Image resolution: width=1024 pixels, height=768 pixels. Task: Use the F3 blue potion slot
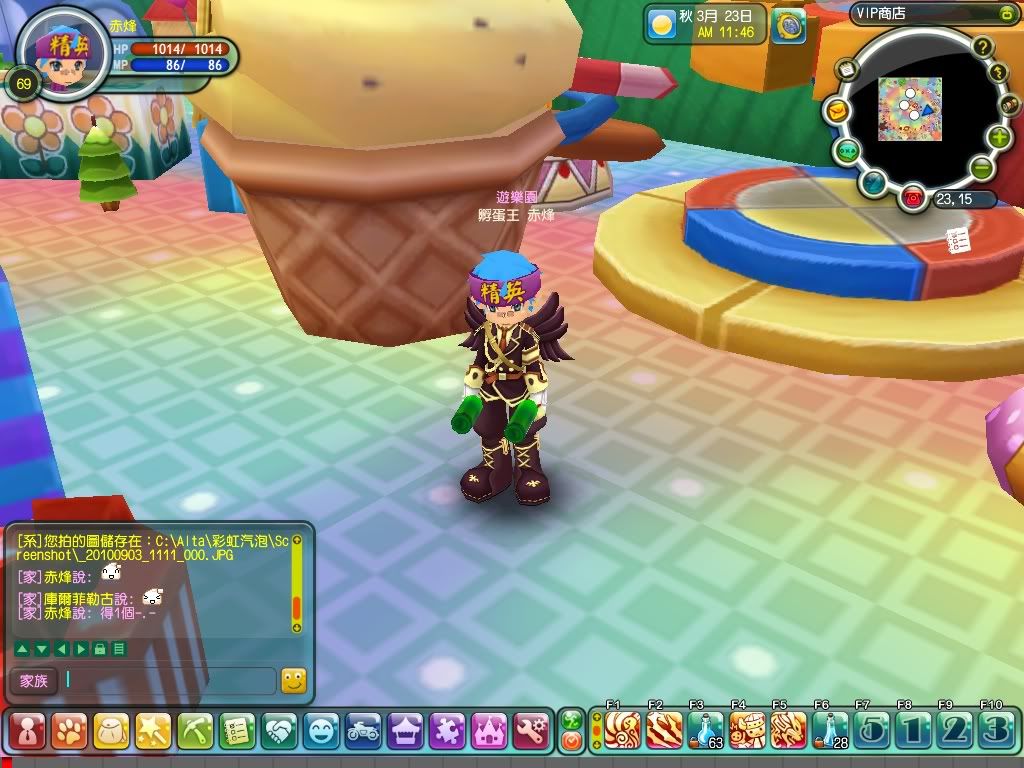[x=705, y=730]
